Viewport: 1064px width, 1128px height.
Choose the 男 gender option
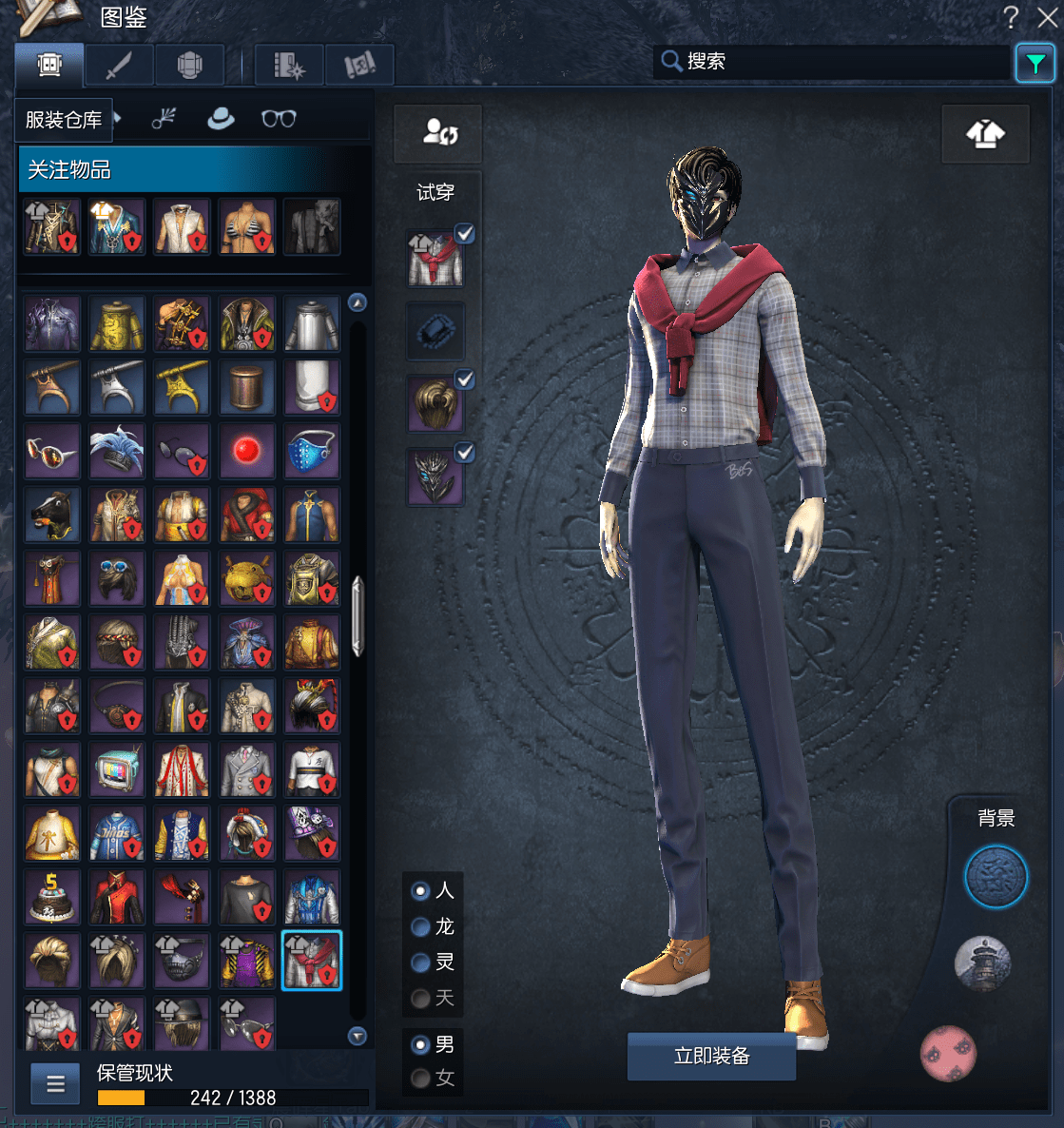(420, 1044)
